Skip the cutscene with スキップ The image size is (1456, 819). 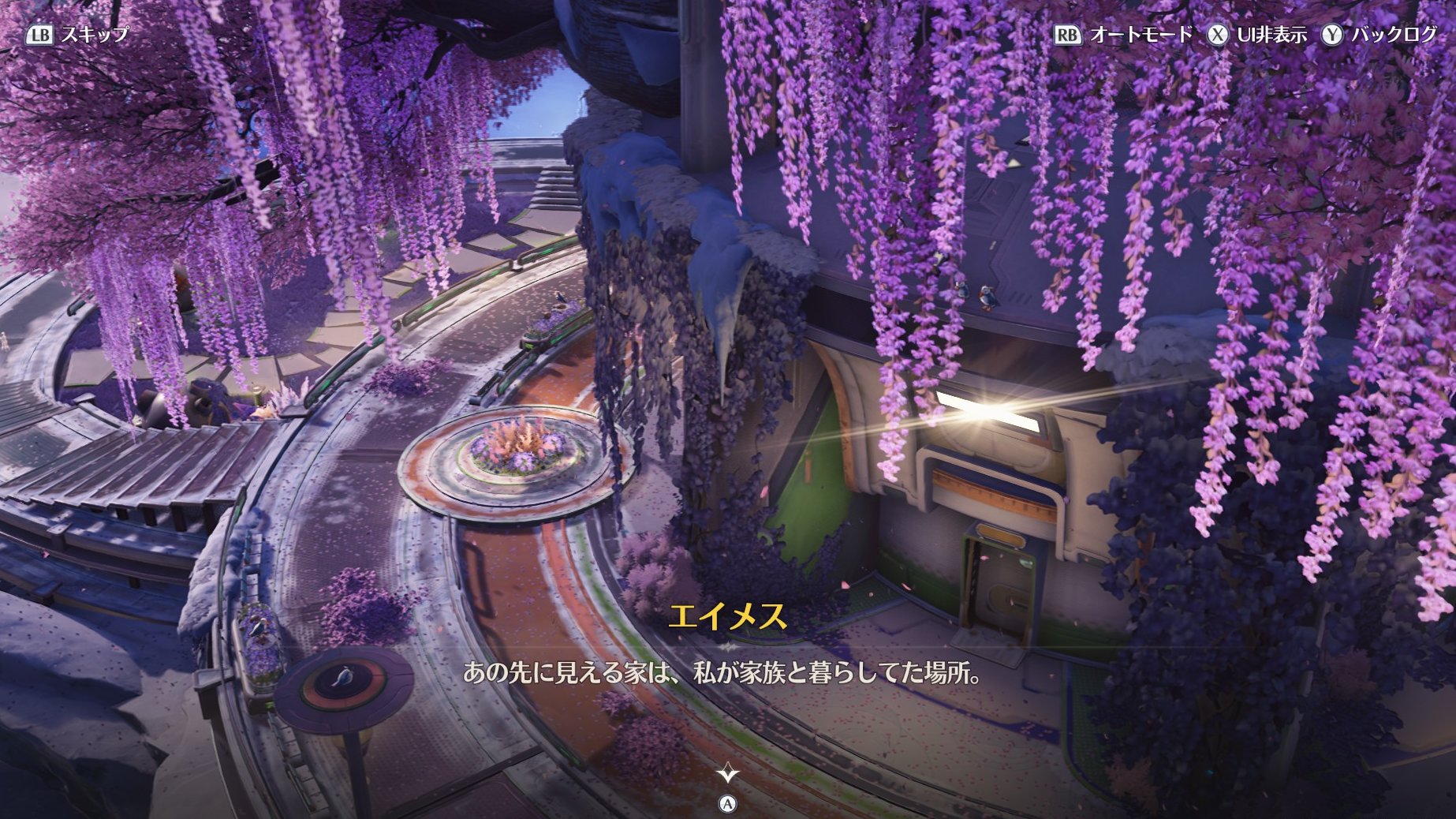point(78,35)
